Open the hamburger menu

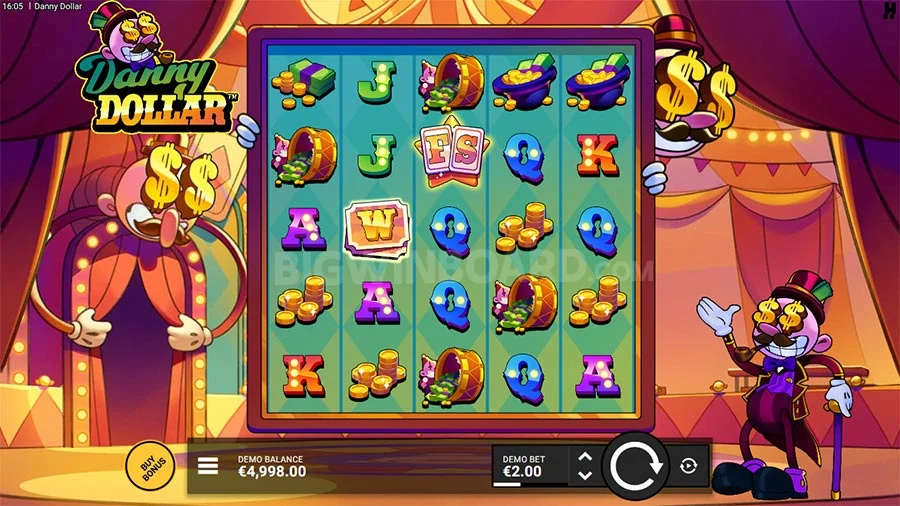point(209,466)
